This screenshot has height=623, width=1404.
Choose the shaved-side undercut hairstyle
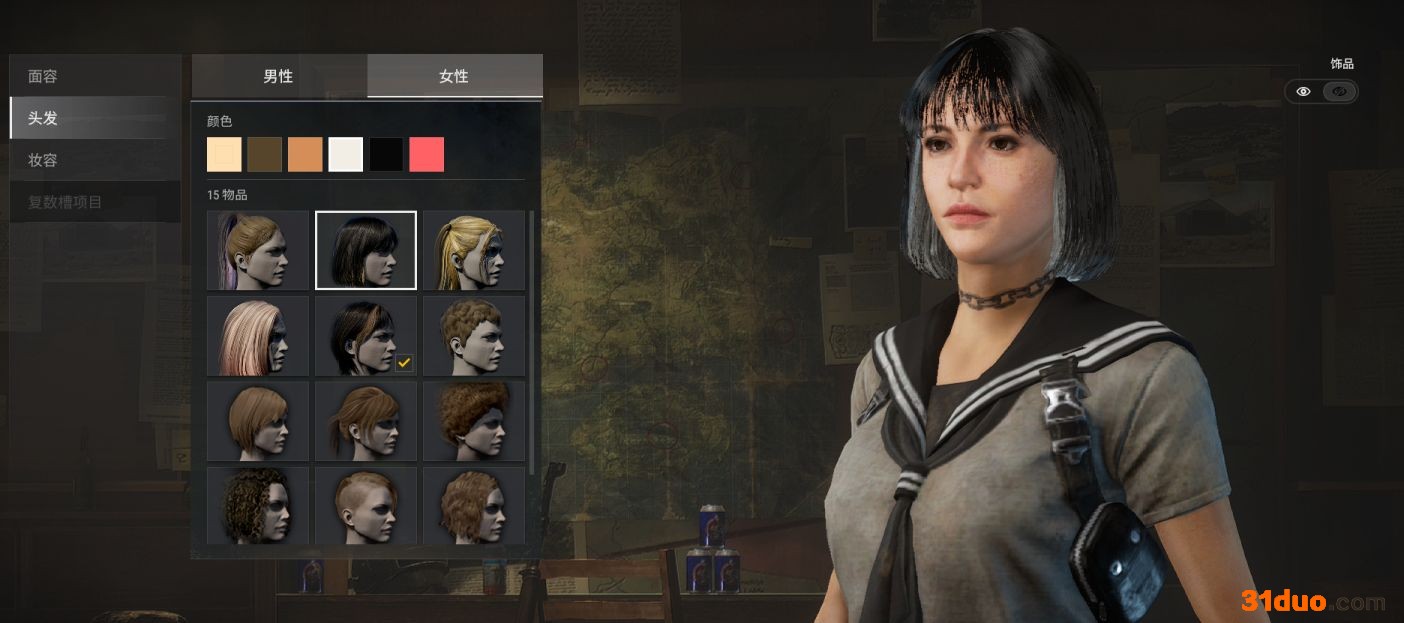pyautogui.click(x=366, y=505)
